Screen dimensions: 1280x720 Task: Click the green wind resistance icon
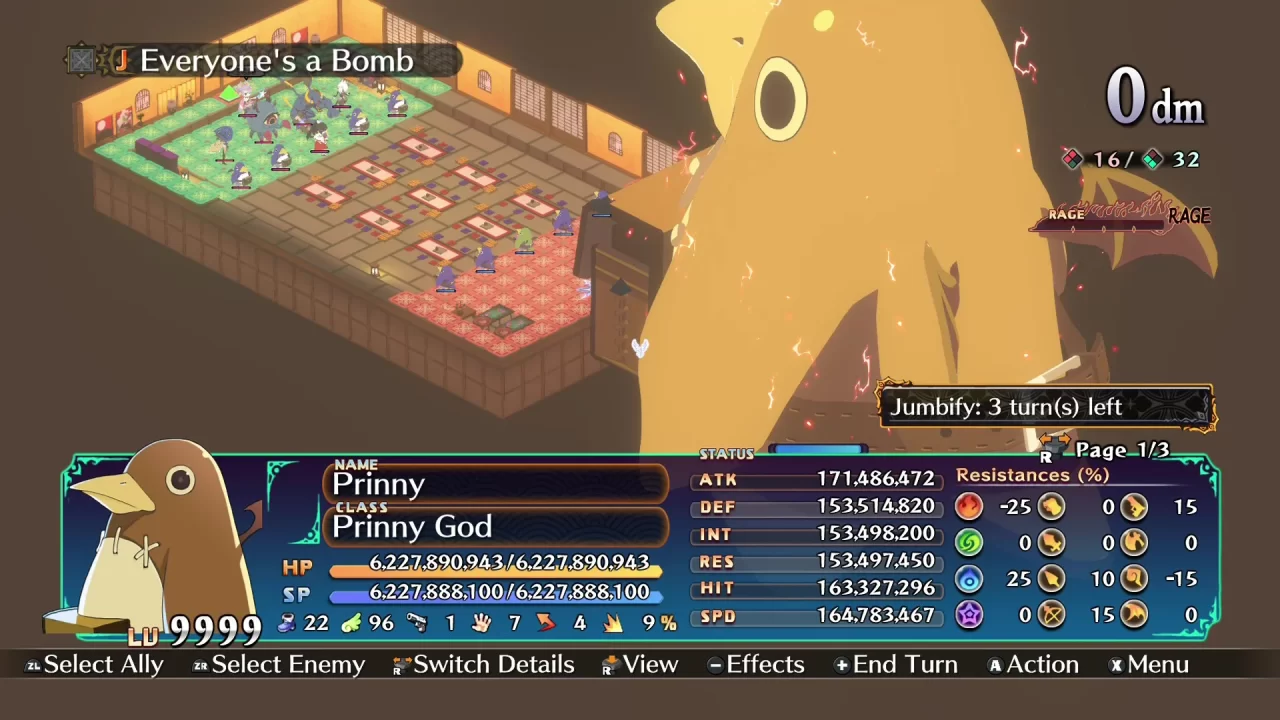coord(968,543)
